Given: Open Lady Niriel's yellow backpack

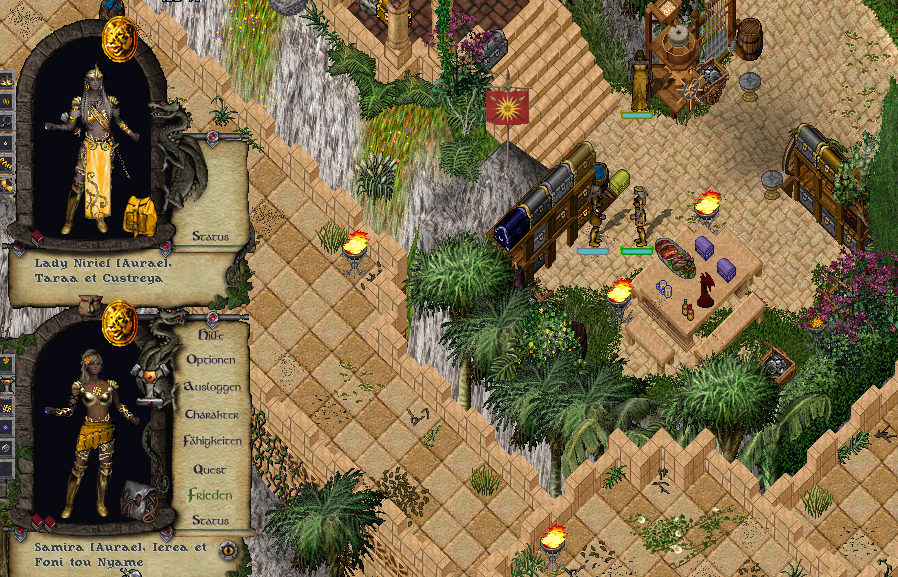Looking at the screenshot, I should [137, 215].
